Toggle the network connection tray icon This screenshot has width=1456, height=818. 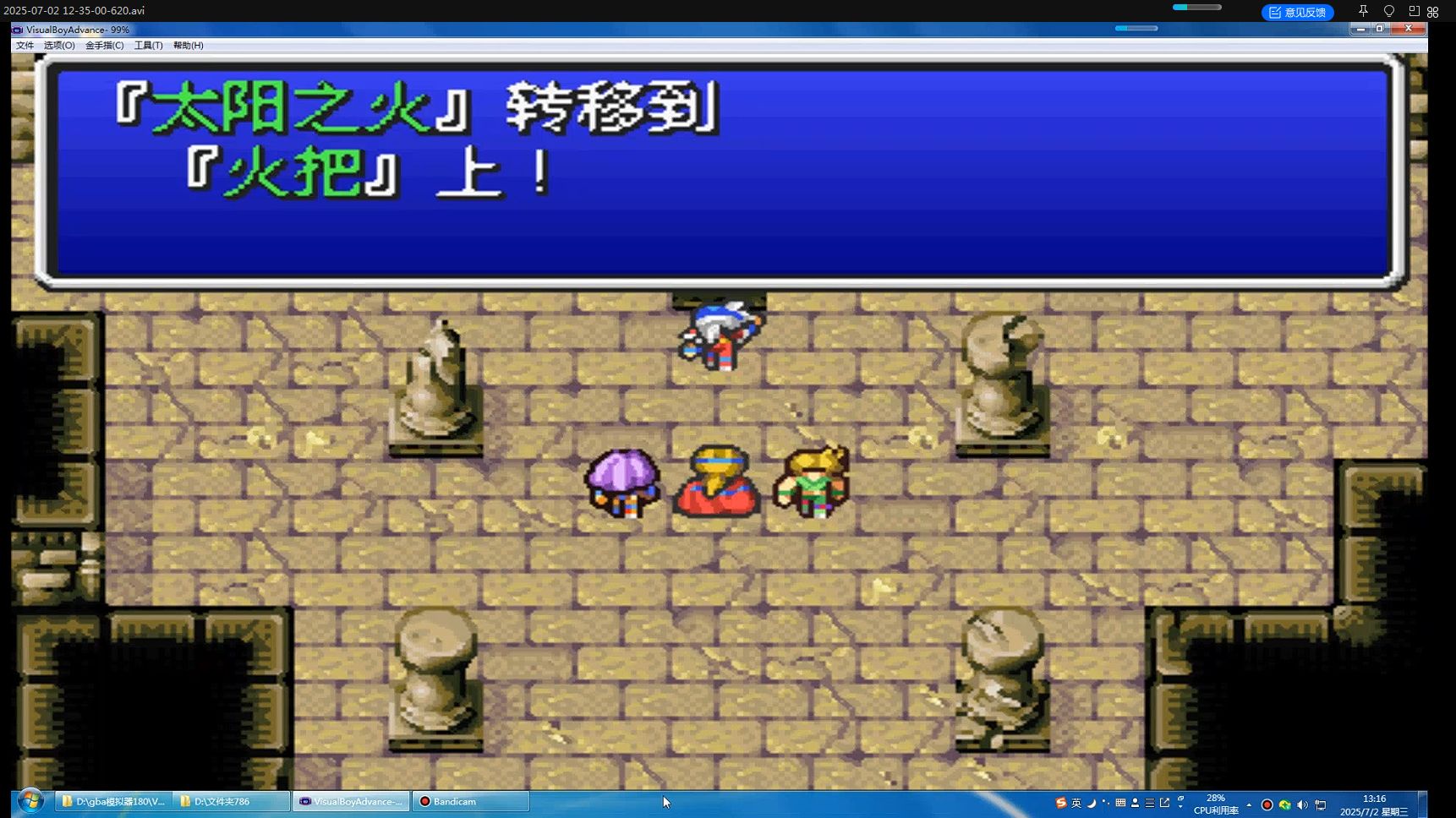[x=1319, y=804]
